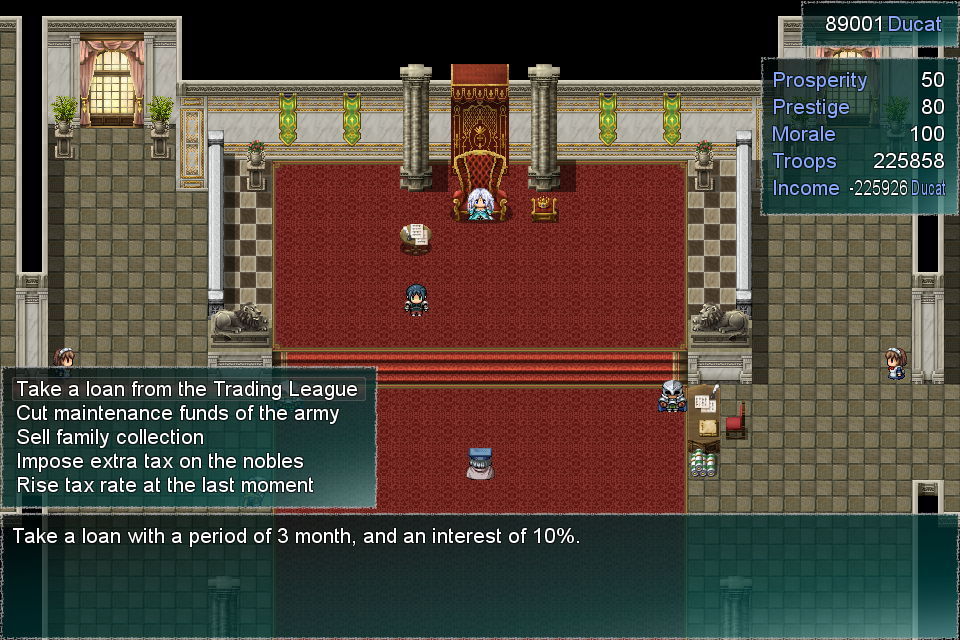The height and width of the screenshot is (640, 960).
Task: Choose 'Impose extra tax on the nobles'
Action: coord(160,461)
